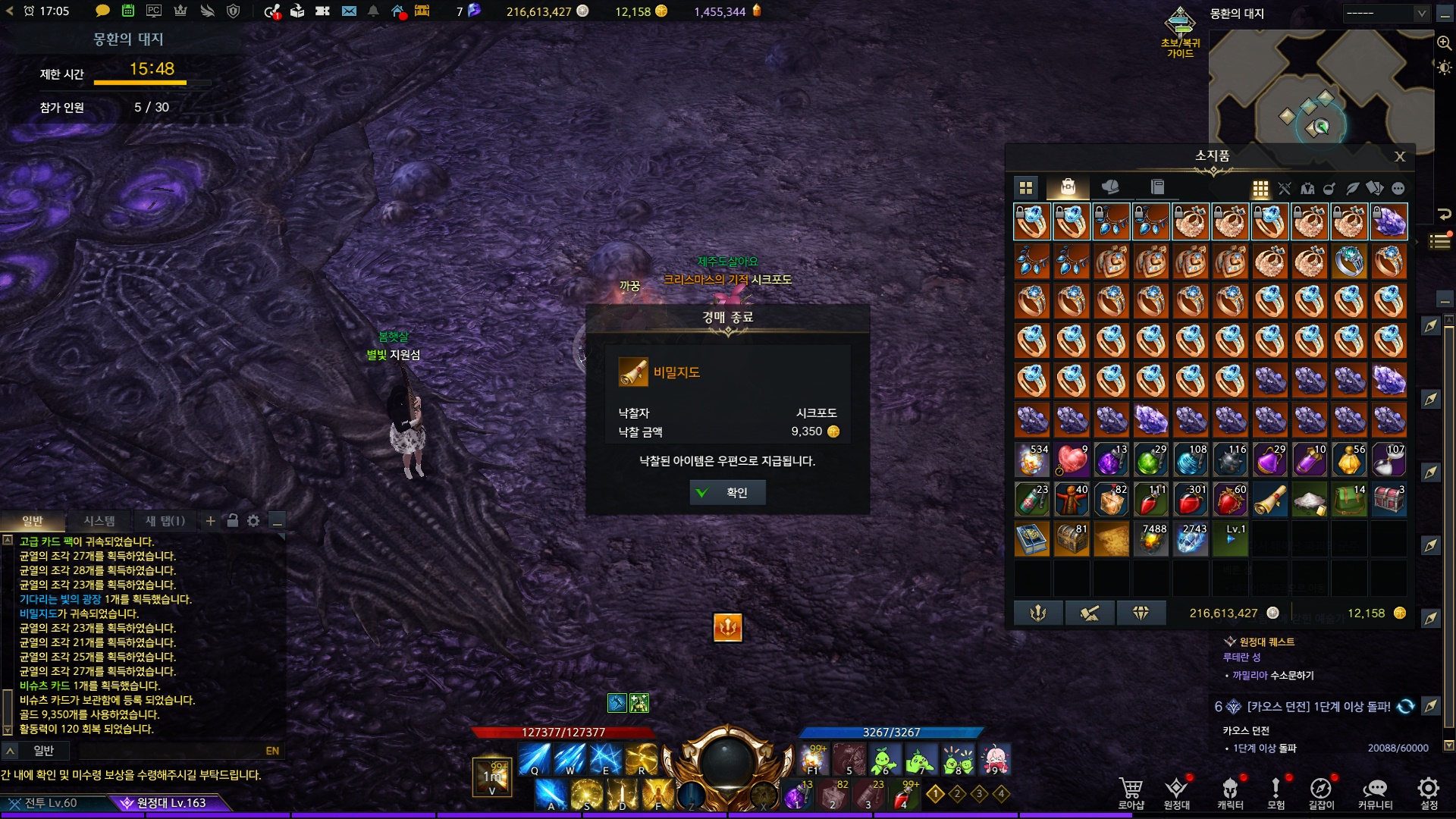Open the 원정대 expedition menu

[x=1176, y=792]
